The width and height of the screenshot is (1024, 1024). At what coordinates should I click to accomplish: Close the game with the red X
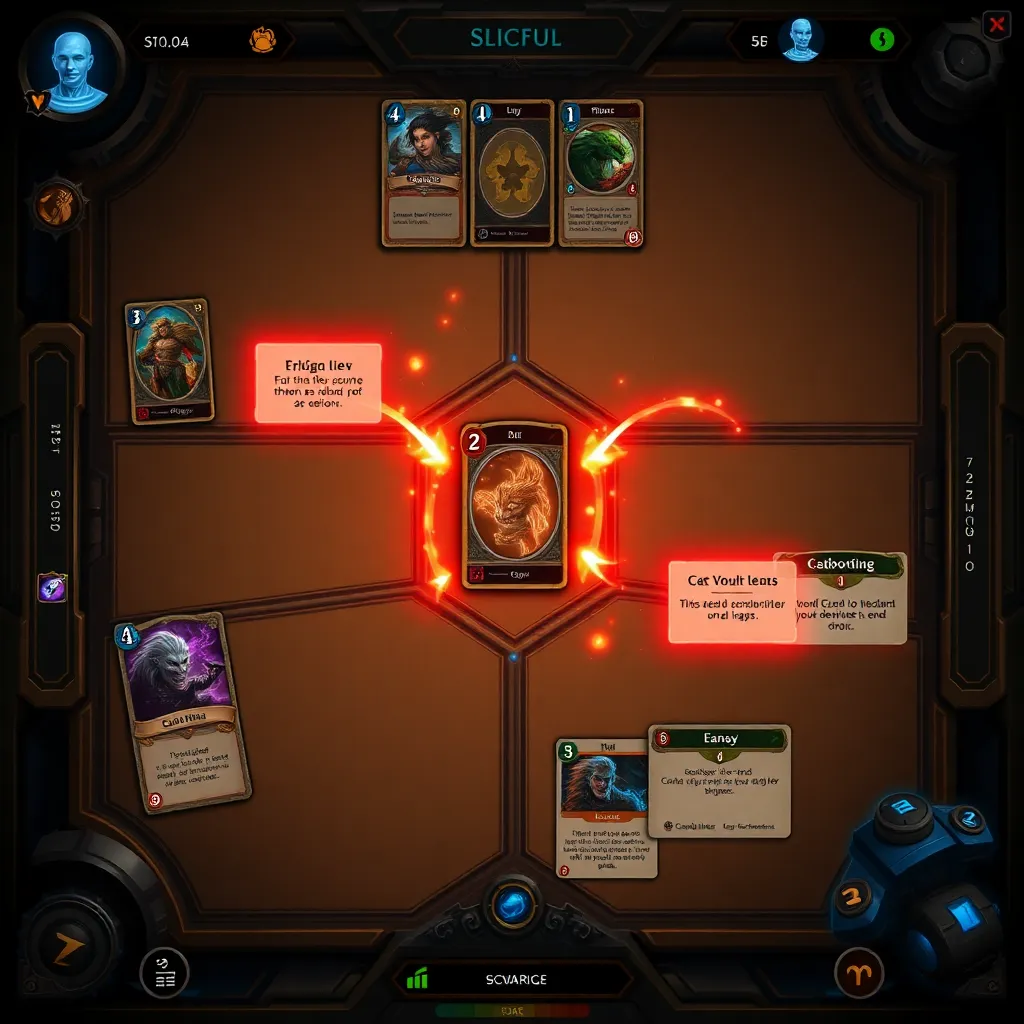[x=996, y=26]
